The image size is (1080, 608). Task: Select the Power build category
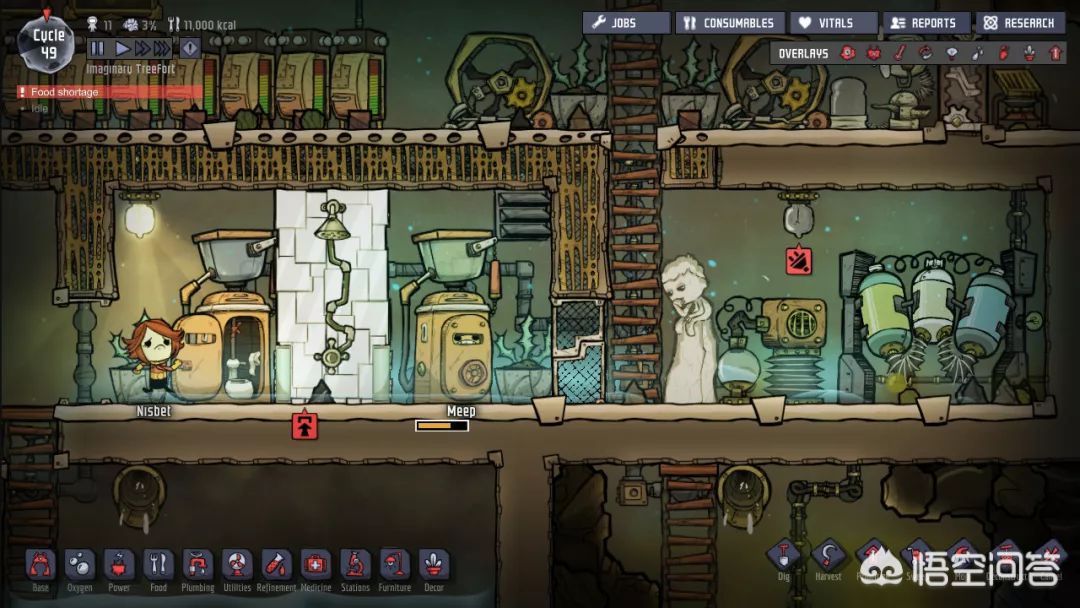(x=119, y=566)
